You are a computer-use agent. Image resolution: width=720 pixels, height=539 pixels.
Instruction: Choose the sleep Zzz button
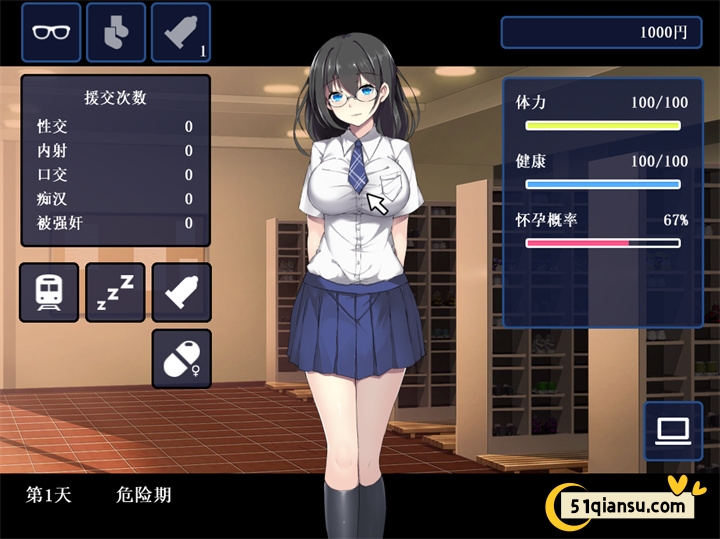coord(115,292)
